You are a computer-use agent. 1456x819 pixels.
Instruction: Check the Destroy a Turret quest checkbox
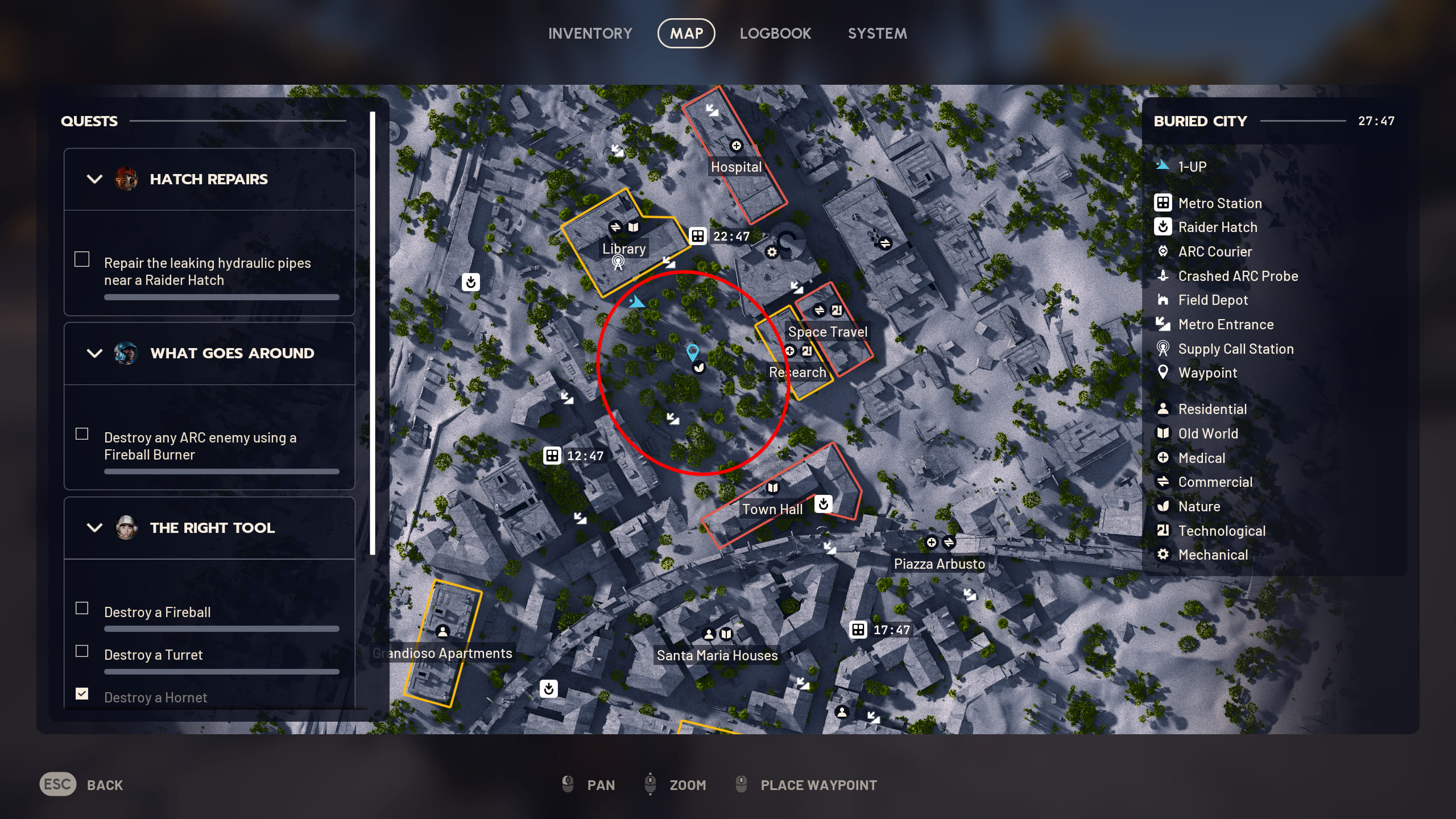(82, 651)
